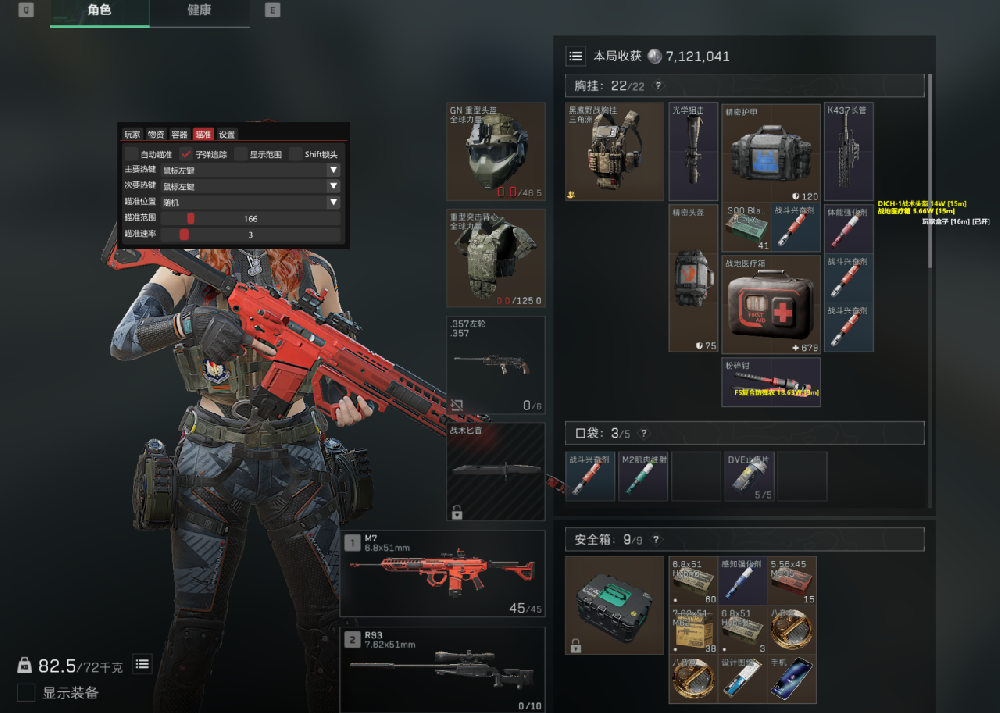This screenshot has width=1000, height=713.
Task: Select the GN heavy helmet slot
Action: point(495,150)
